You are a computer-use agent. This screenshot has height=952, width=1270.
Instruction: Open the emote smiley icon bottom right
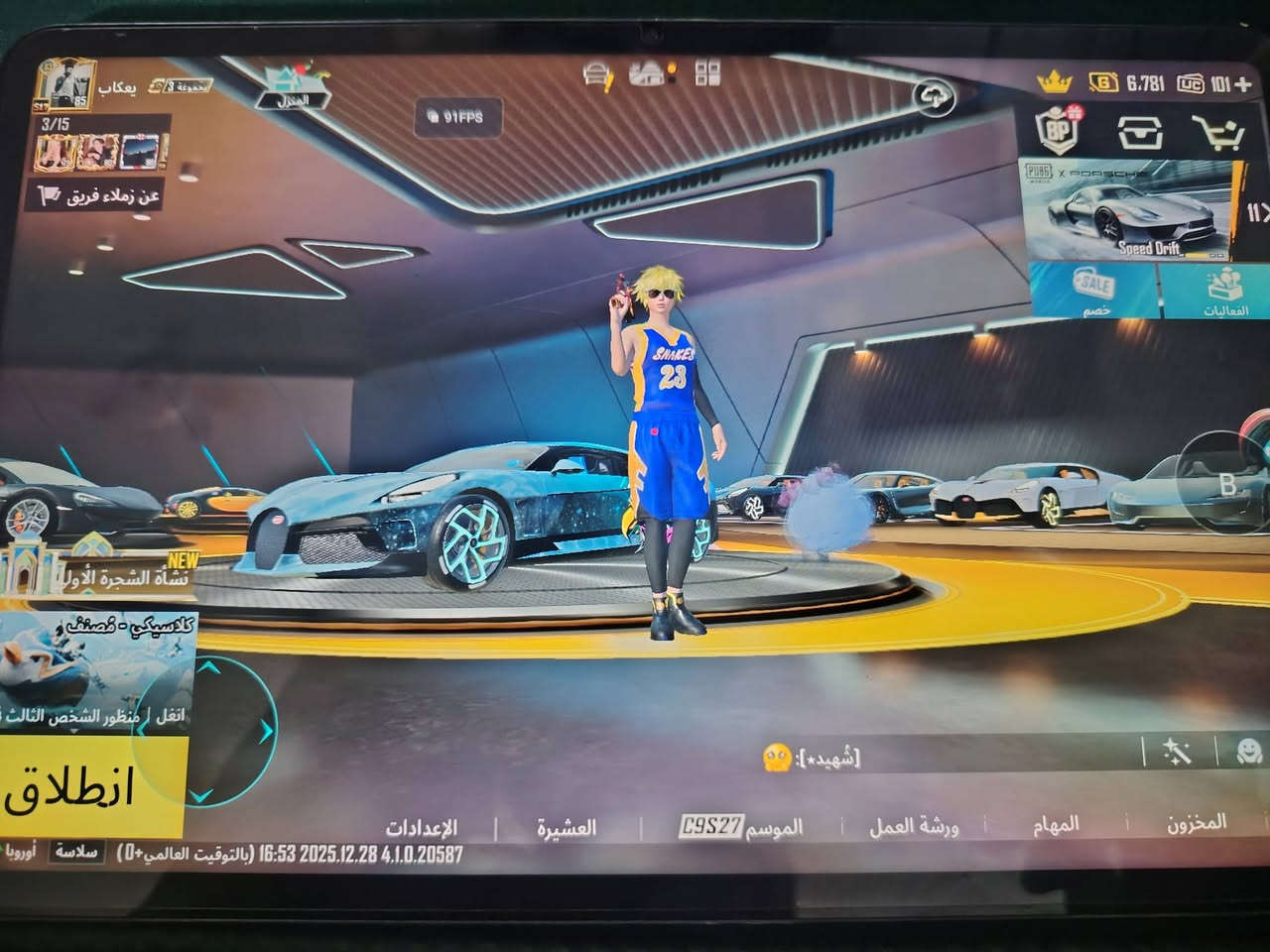[1247, 754]
